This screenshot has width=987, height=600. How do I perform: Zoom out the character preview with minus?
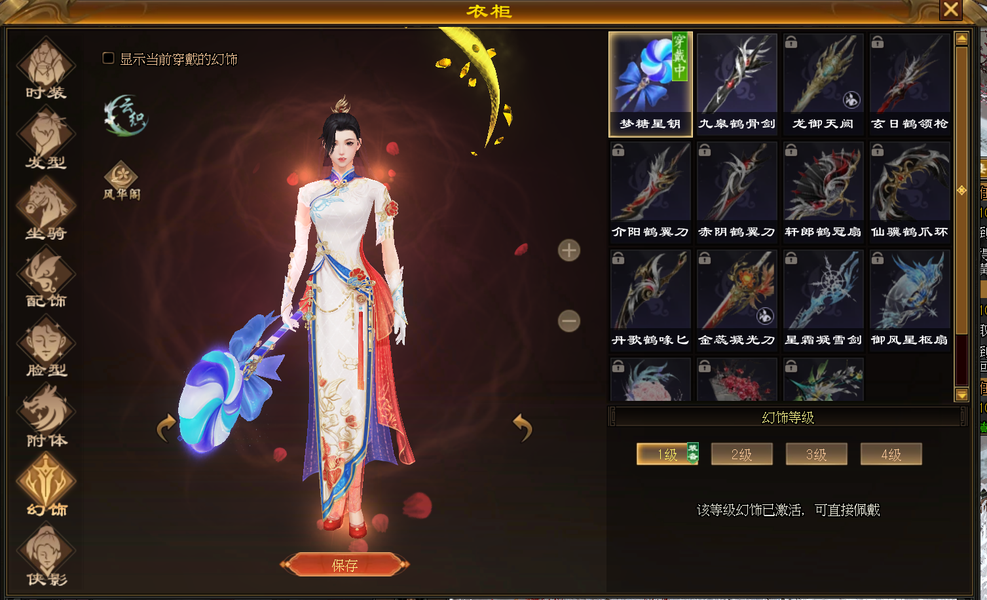click(x=569, y=321)
